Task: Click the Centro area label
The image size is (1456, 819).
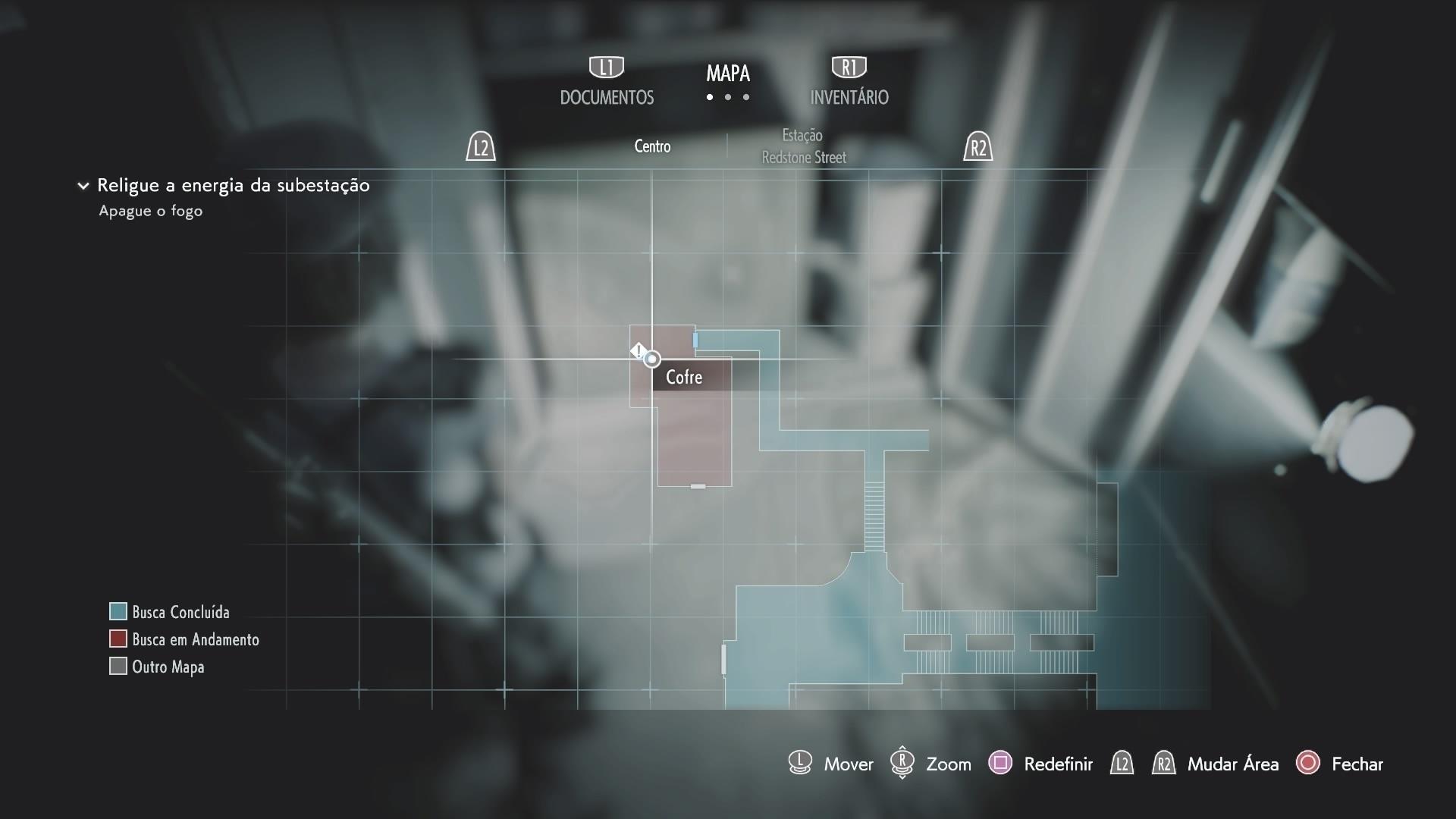Action: click(x=651, y=146)
